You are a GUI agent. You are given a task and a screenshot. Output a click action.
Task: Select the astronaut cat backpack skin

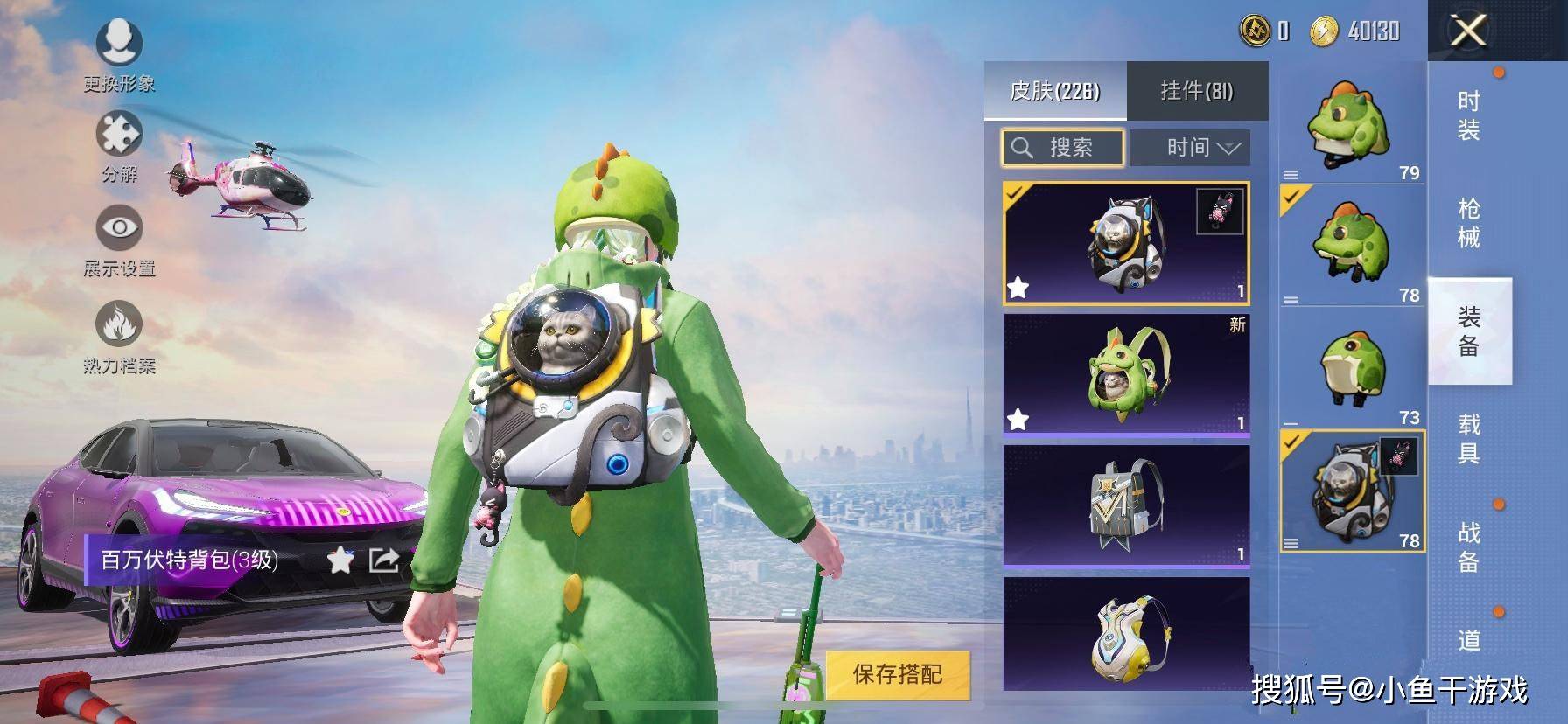[x=1126, y=242]
